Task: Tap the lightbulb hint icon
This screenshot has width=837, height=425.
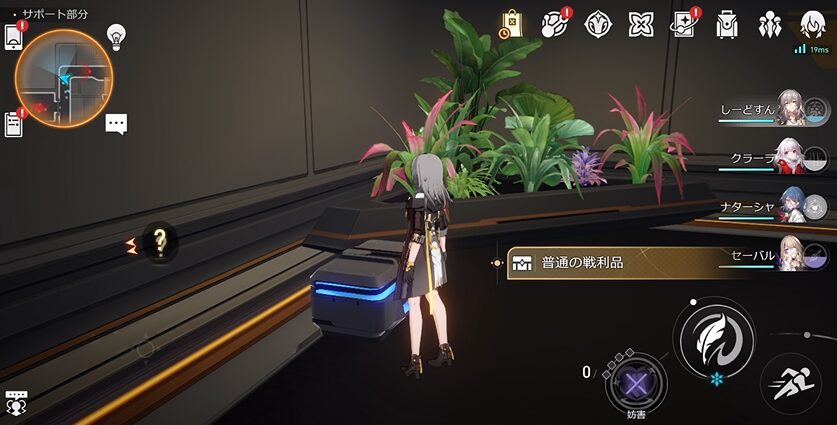Action: 115,36
